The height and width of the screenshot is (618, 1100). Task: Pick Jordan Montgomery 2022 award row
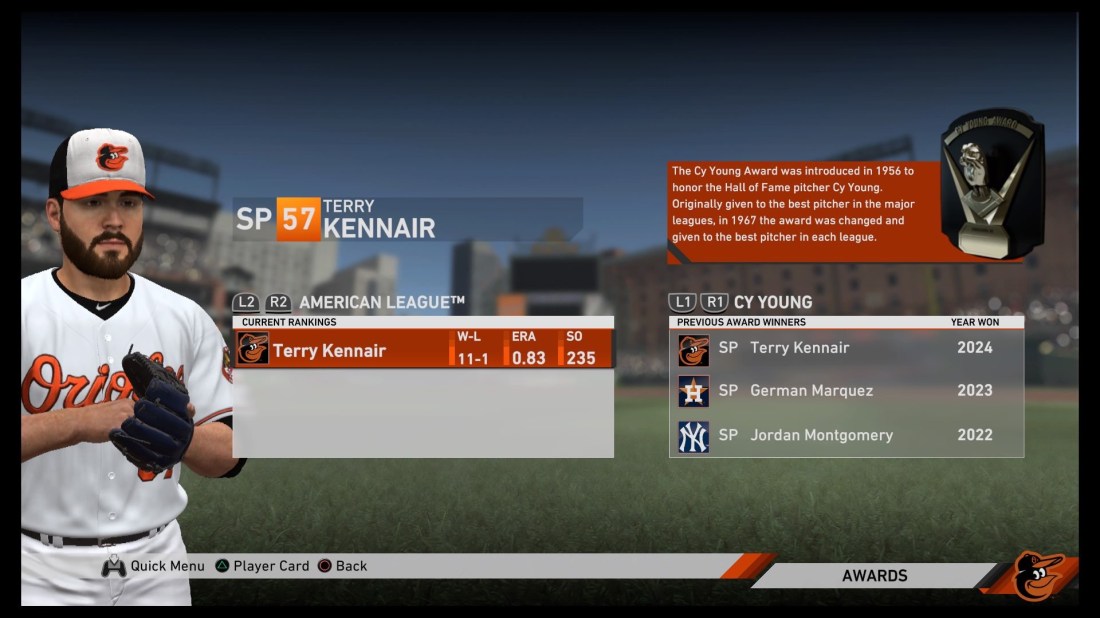[x=846, y=435]
